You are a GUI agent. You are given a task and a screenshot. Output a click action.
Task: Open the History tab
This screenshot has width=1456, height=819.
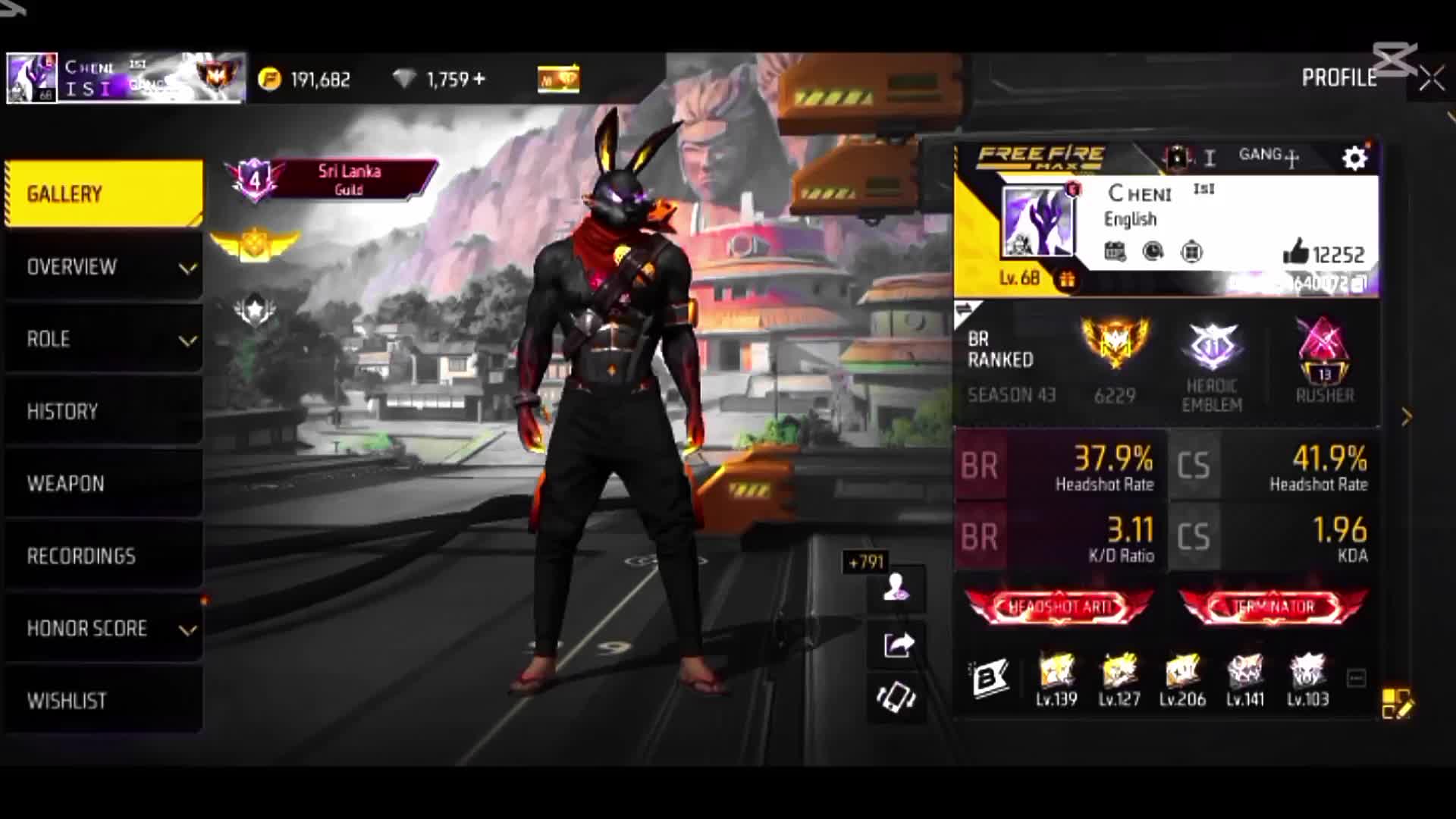coord(103,411)
